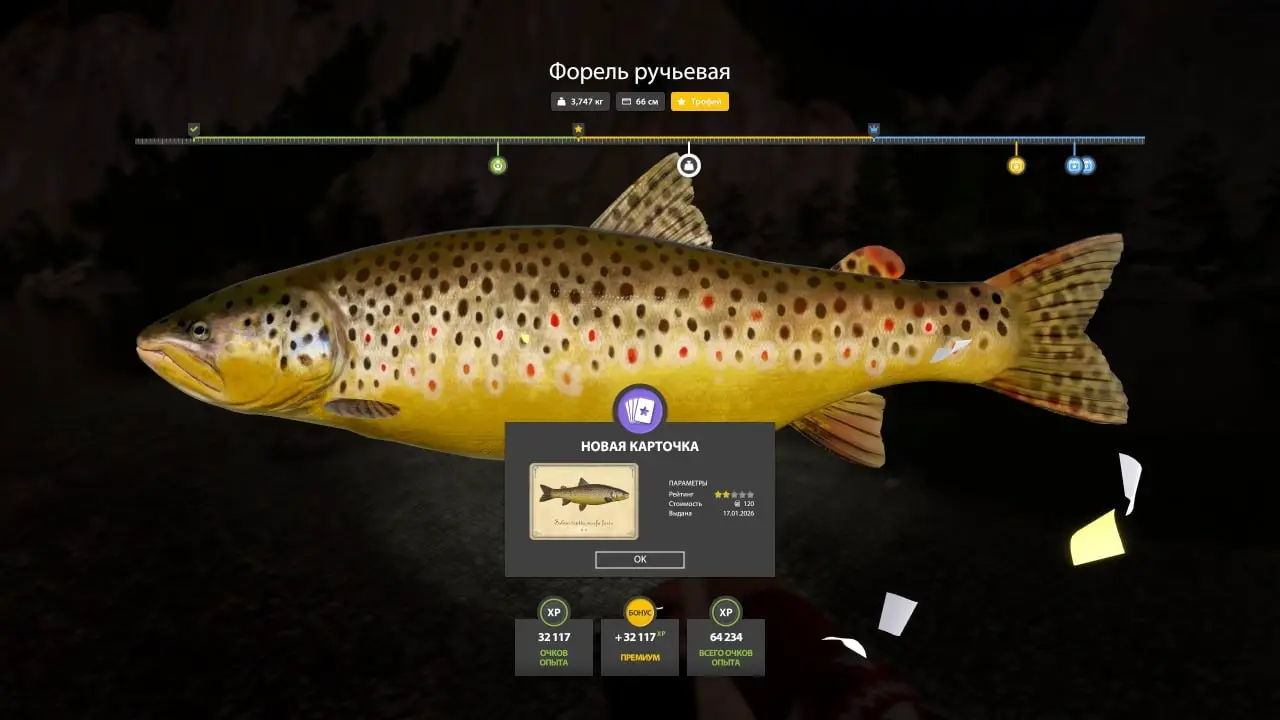Select the white weight marker on the scale
The width and height of the screenshot is (1280, 720).
tap(688, 165)
